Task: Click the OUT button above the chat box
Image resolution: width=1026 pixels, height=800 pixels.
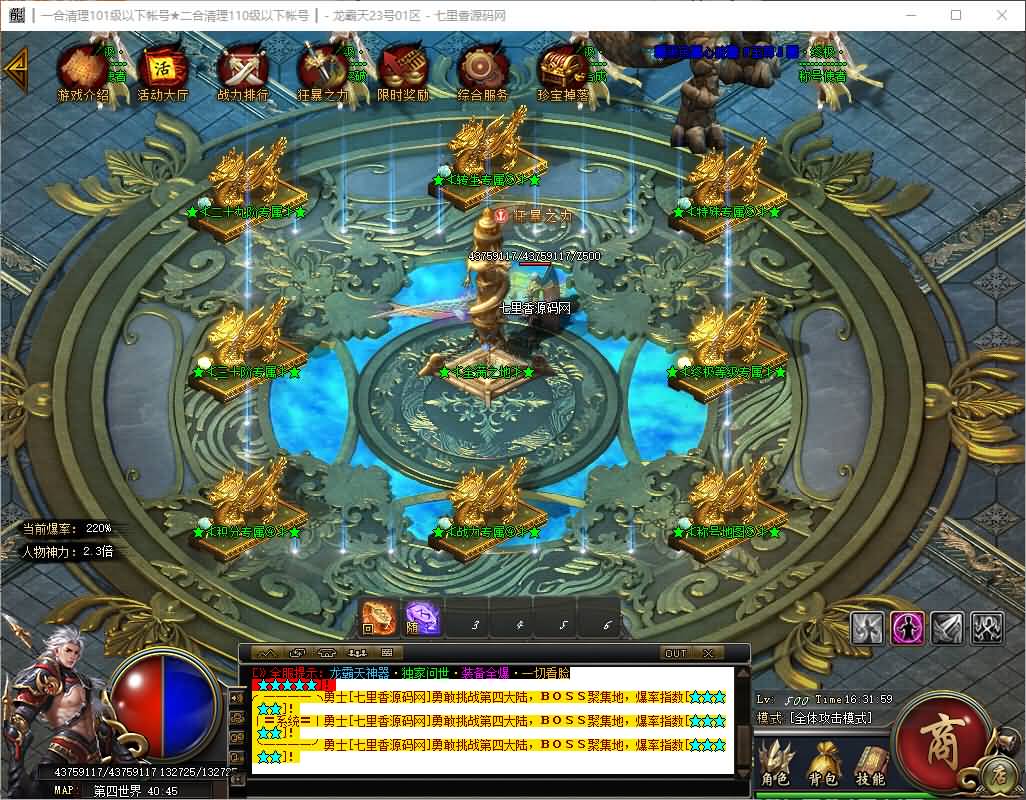Action: [x=677, y=653]
